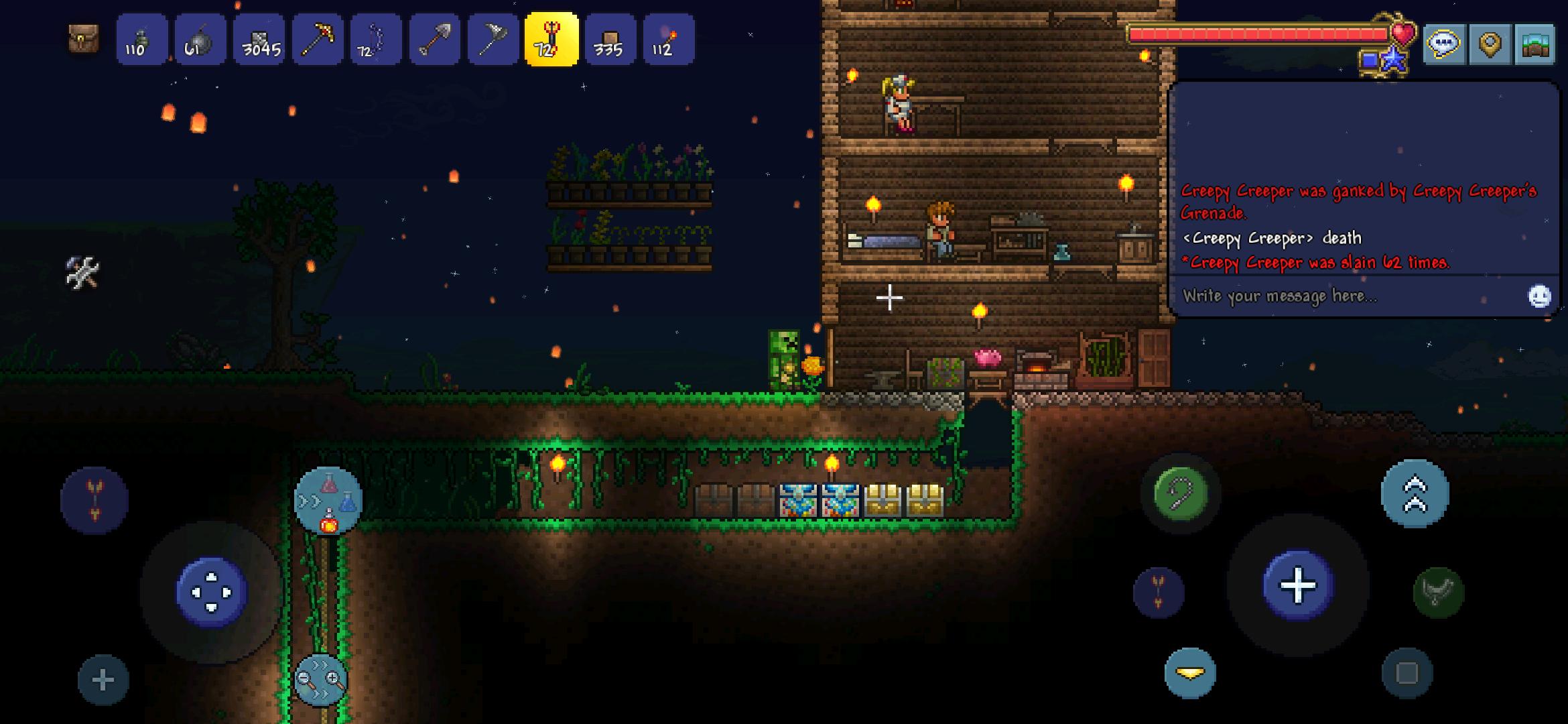This screenshot has height=724, width=1568.
Task: Select the bomb hotbar slot
Action: tap(200, 40)
